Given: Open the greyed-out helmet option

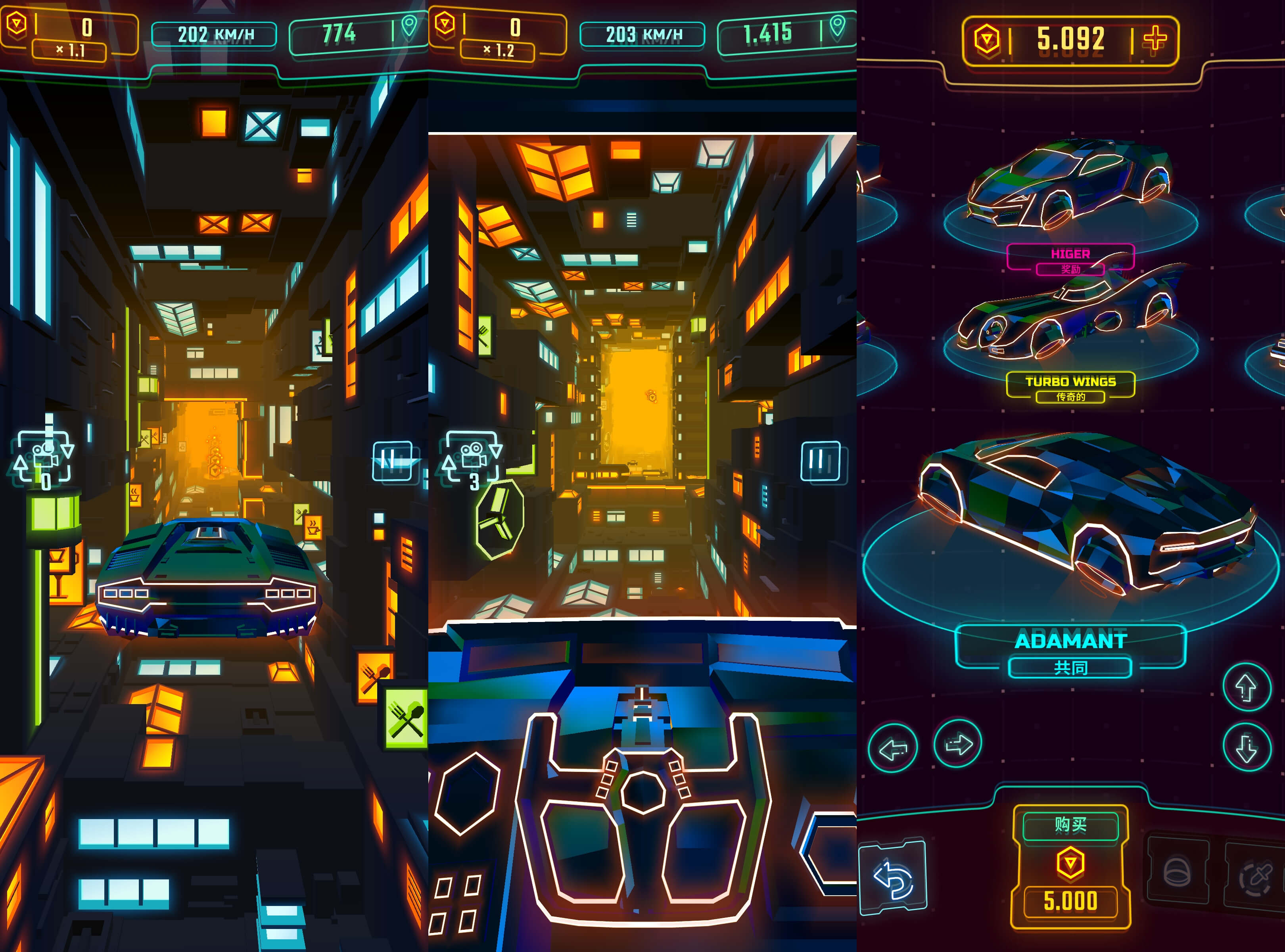Looking at the screenshot, I should (x=1177, y=870).
